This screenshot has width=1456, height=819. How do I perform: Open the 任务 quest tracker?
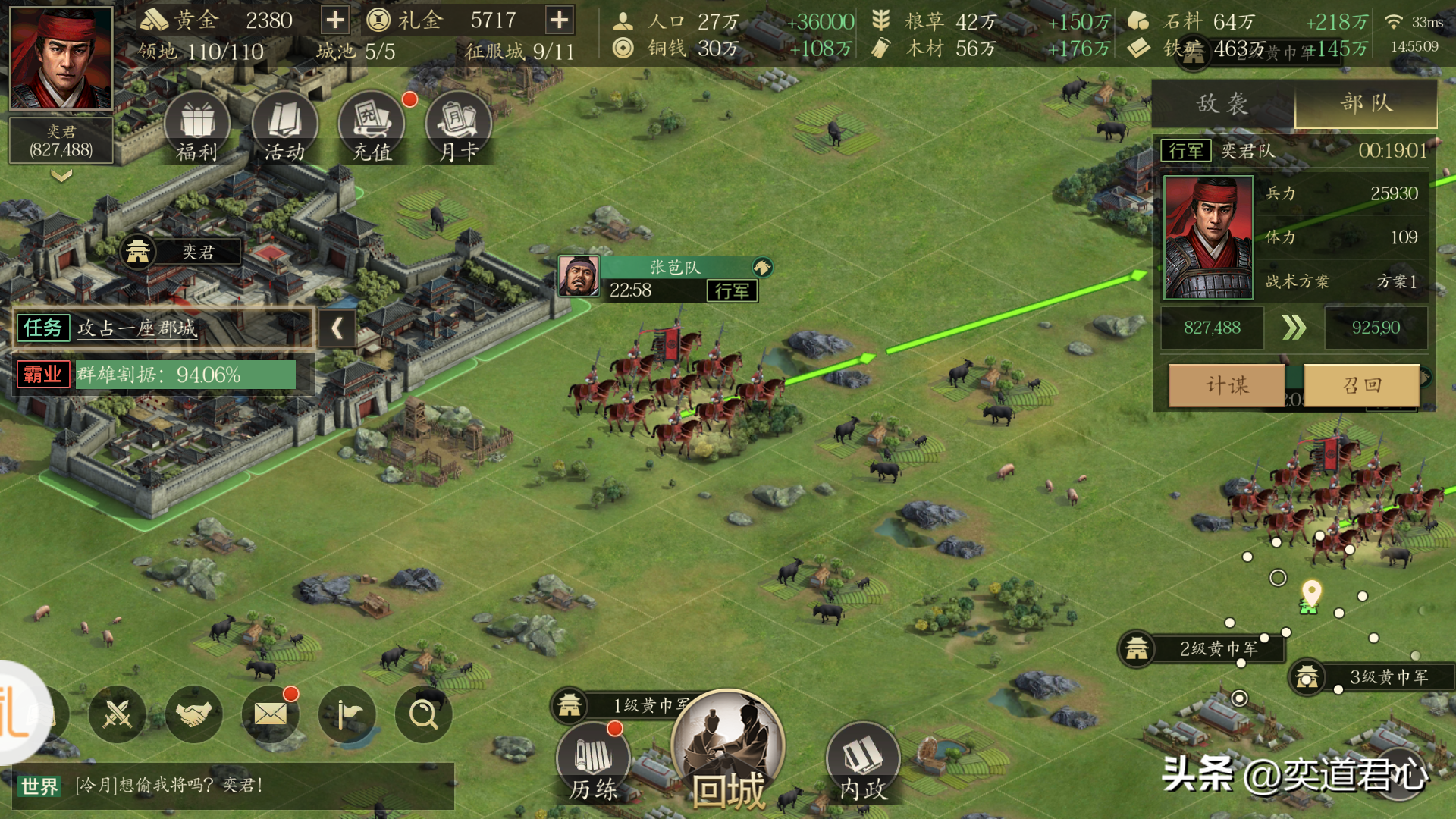tap(163, 328)
